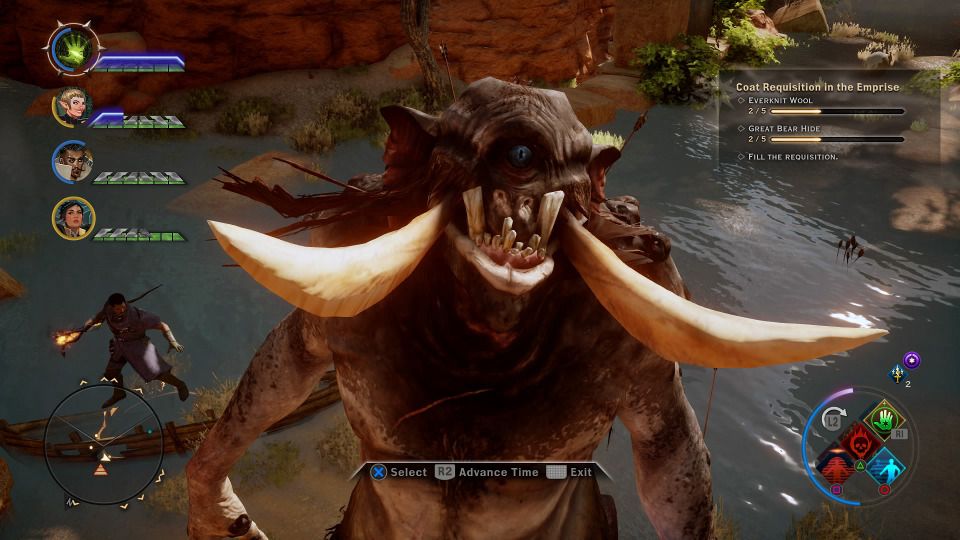
Task: Use the trident grenade item with count 2
Action: [896, 373]
